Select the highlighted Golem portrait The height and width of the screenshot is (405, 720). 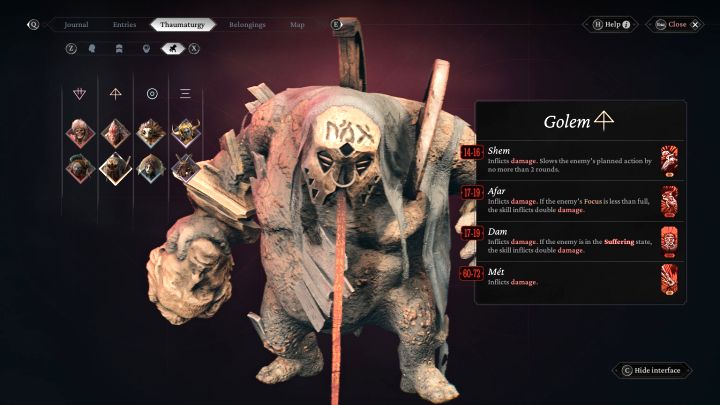[x=115, y=167]
